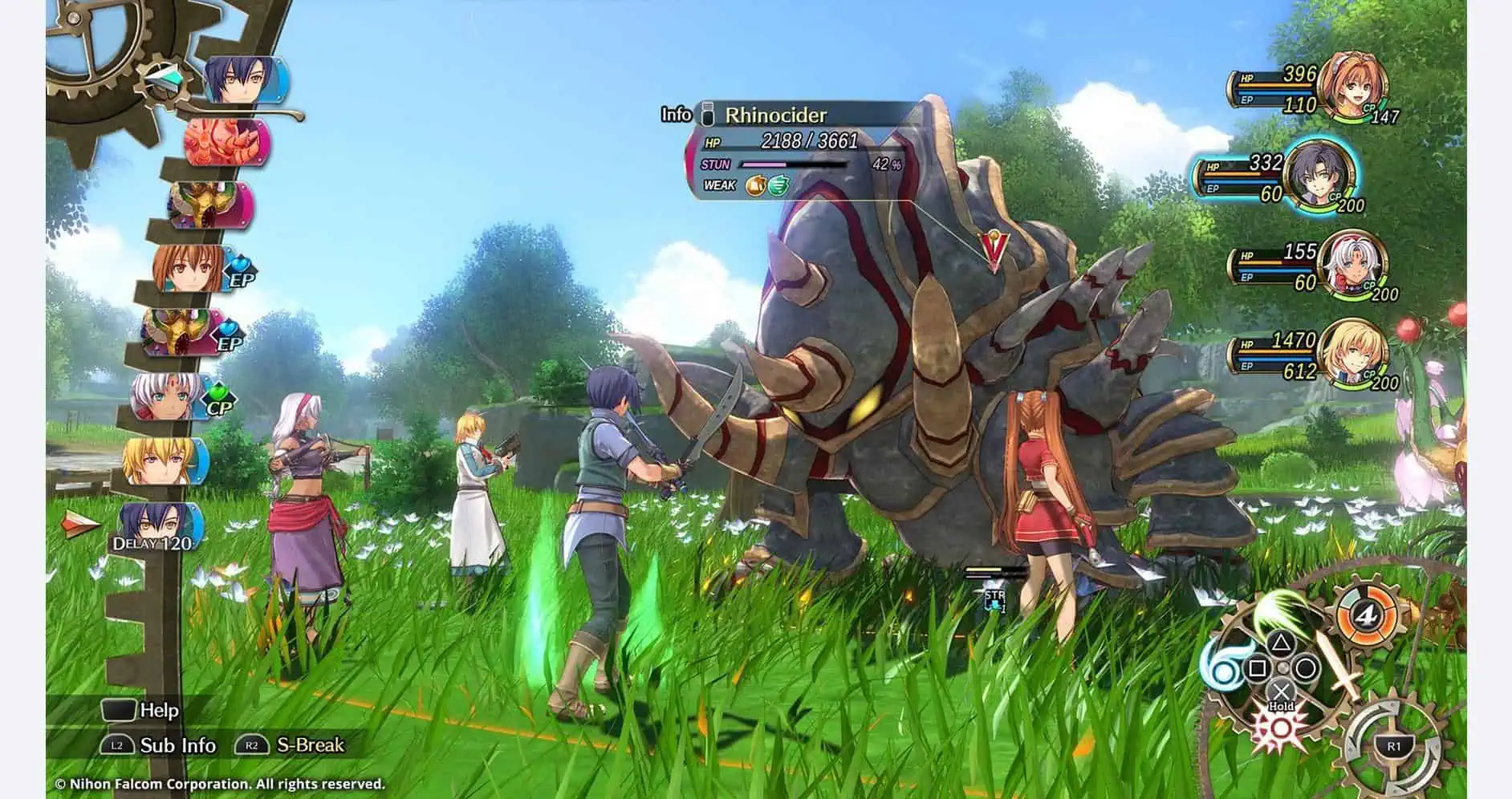The height and width of the screenshot is (799, 1512).
Task: Expand the R1 anchor wheel
Action: (1393, 747)
